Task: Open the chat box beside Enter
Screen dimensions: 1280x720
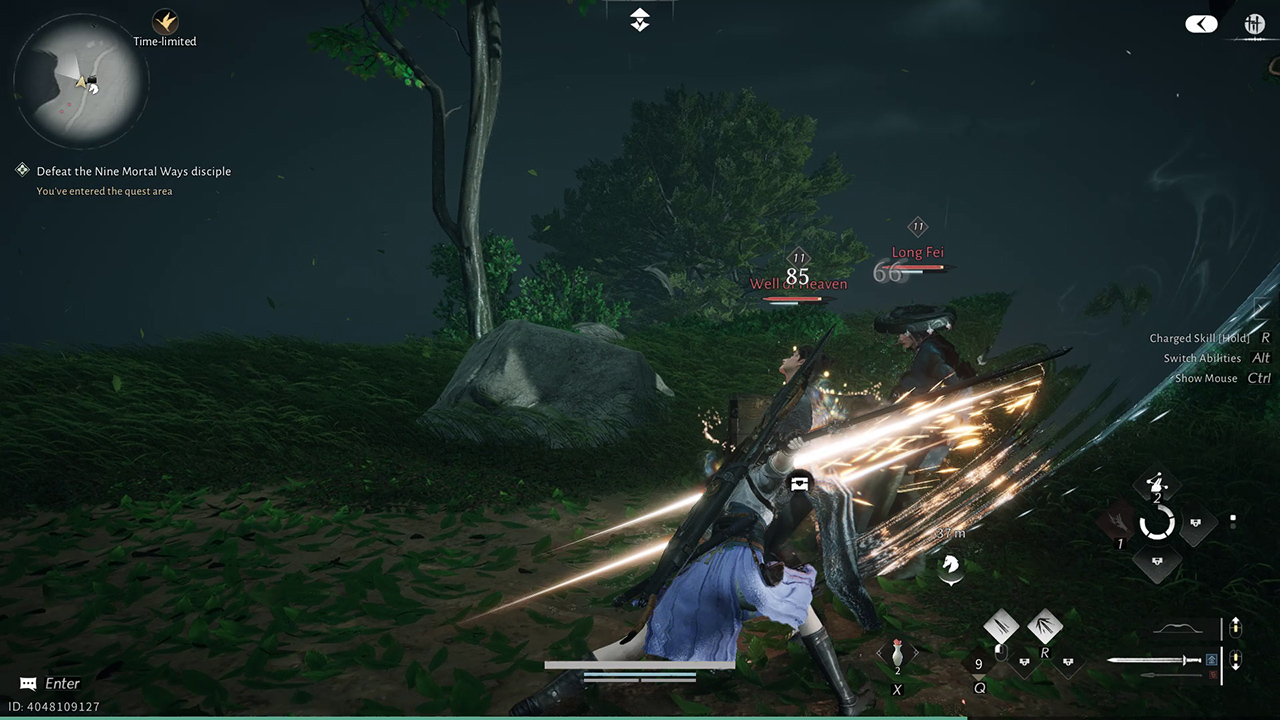Action: (x=28, y=684)
